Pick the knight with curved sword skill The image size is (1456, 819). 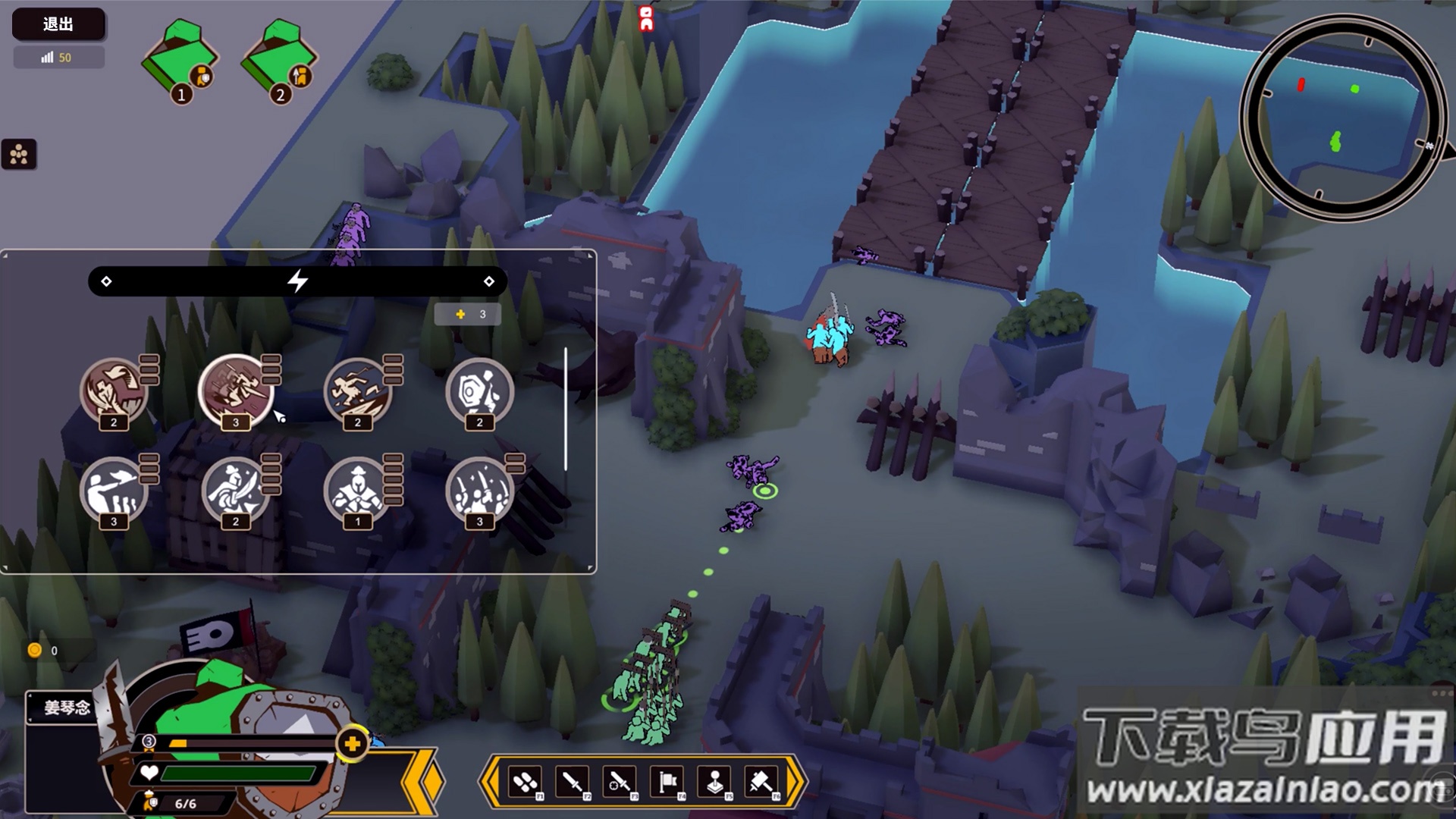coord(235,491)
